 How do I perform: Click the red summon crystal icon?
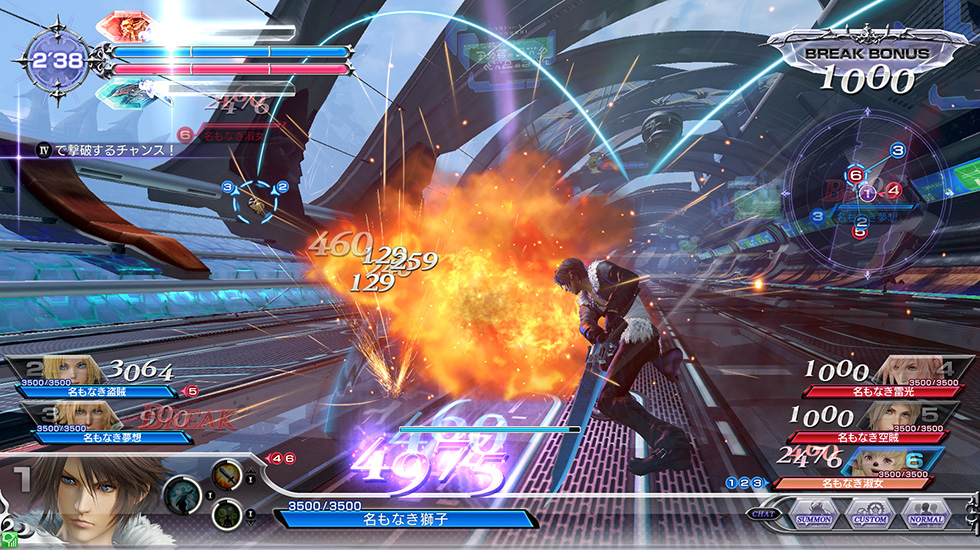pos(124,27)
